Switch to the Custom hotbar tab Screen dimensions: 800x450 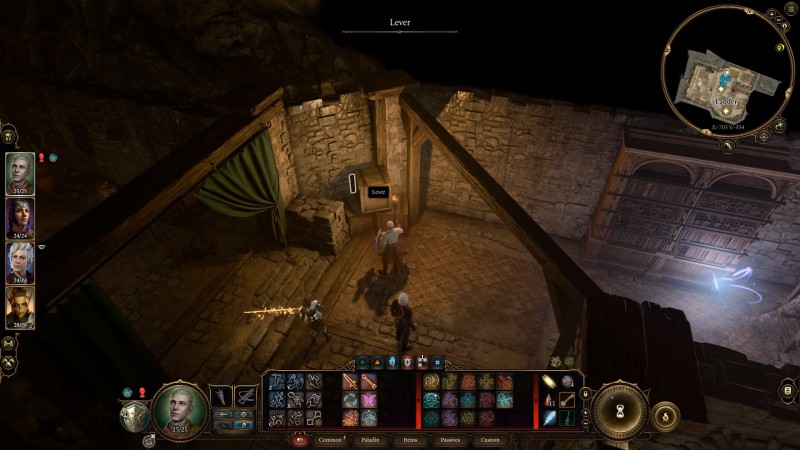point(491,439)
